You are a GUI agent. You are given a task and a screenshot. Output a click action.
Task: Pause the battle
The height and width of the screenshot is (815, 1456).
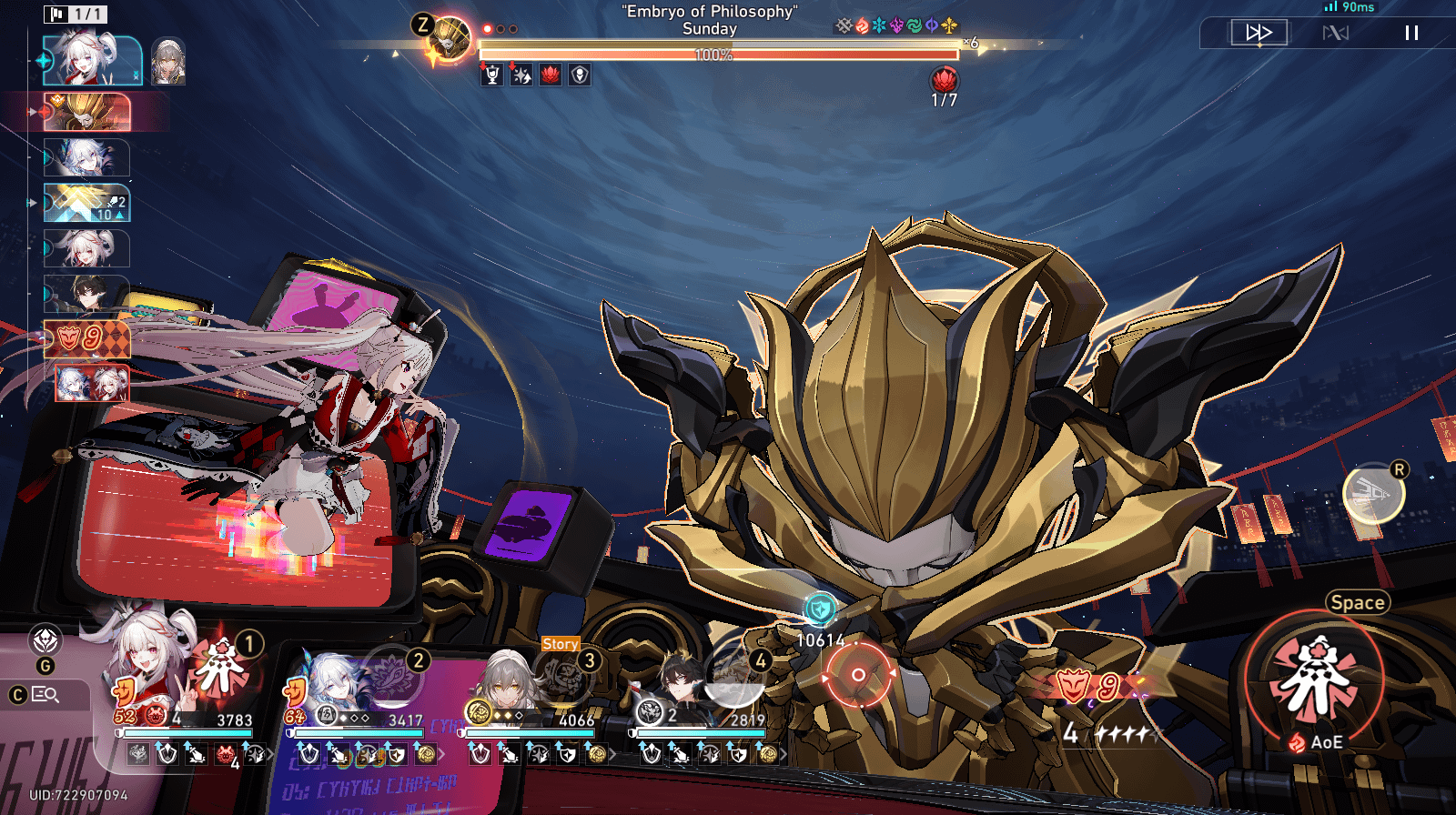tap(1411, 33)
